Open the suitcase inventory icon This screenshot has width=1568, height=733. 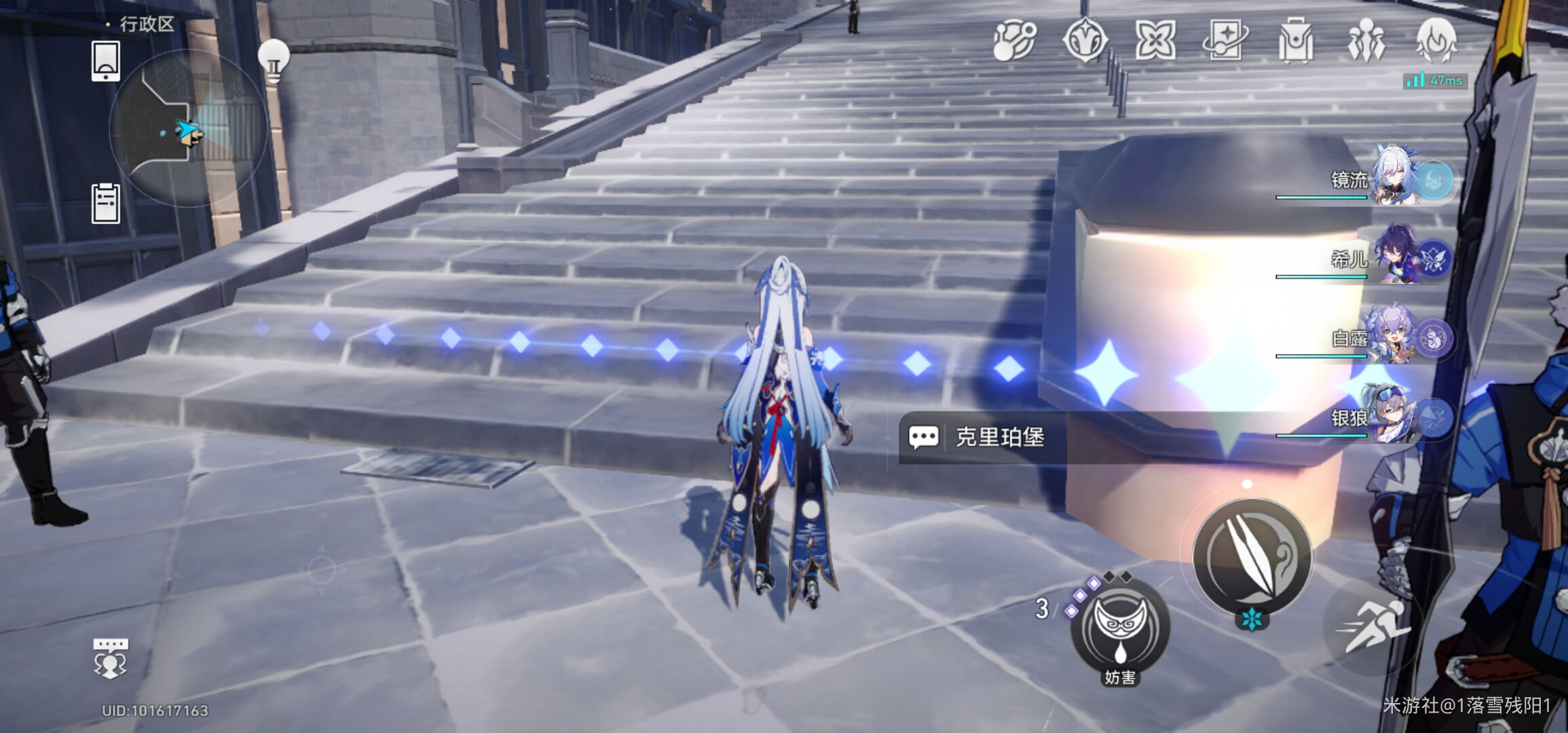tap(1295, 40)
